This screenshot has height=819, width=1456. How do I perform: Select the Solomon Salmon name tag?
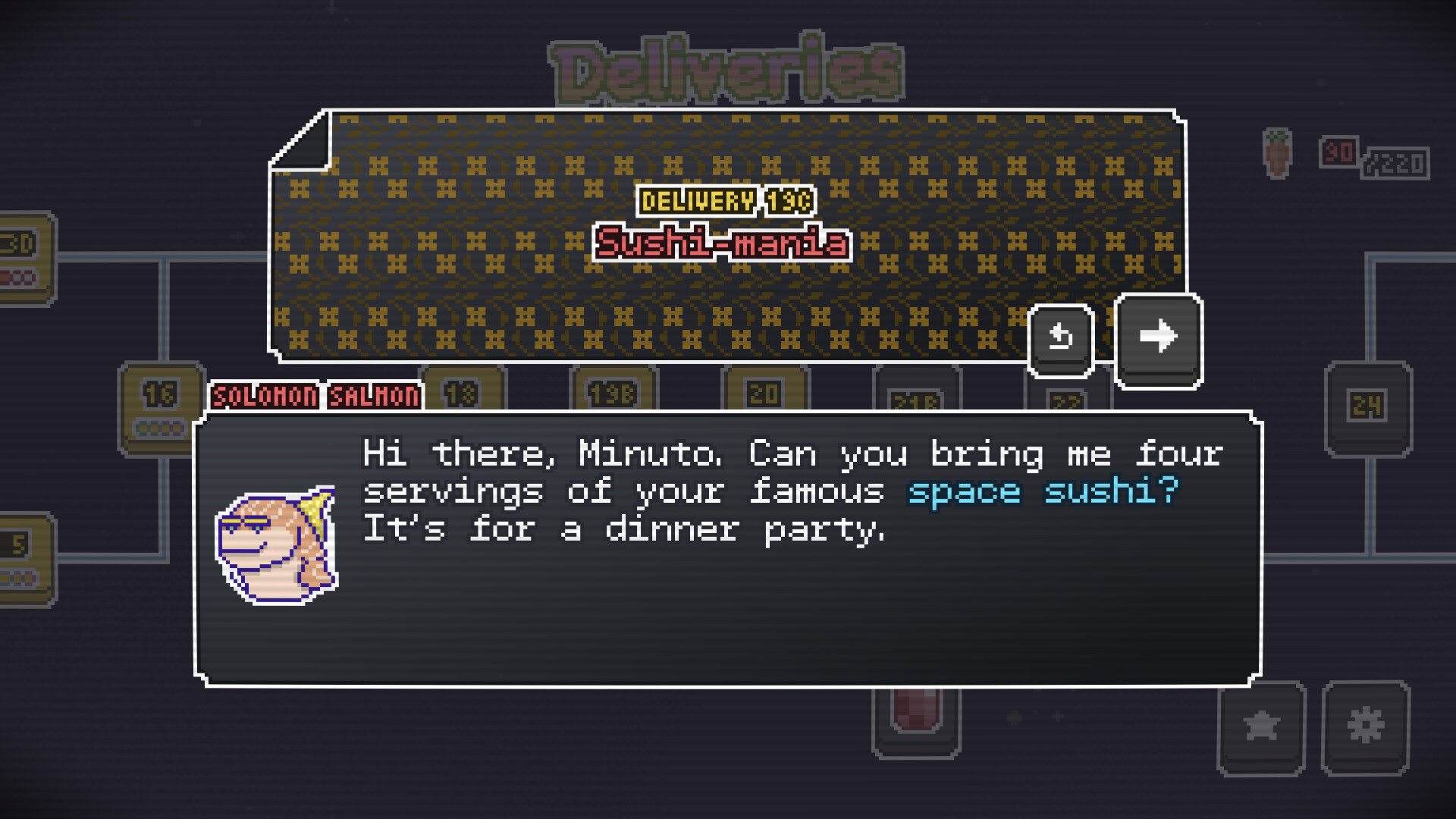315,396
